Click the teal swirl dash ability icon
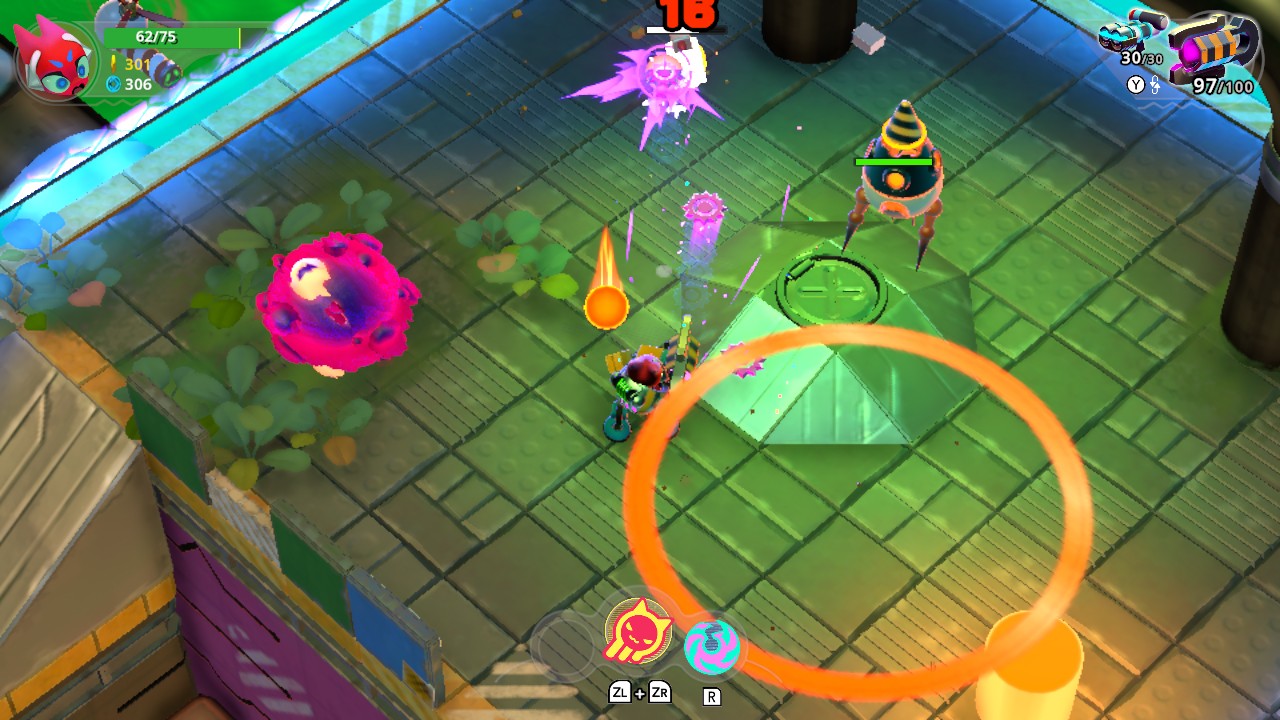The height and width of the screenshot is (720, 1280). (x=713, y=645)
